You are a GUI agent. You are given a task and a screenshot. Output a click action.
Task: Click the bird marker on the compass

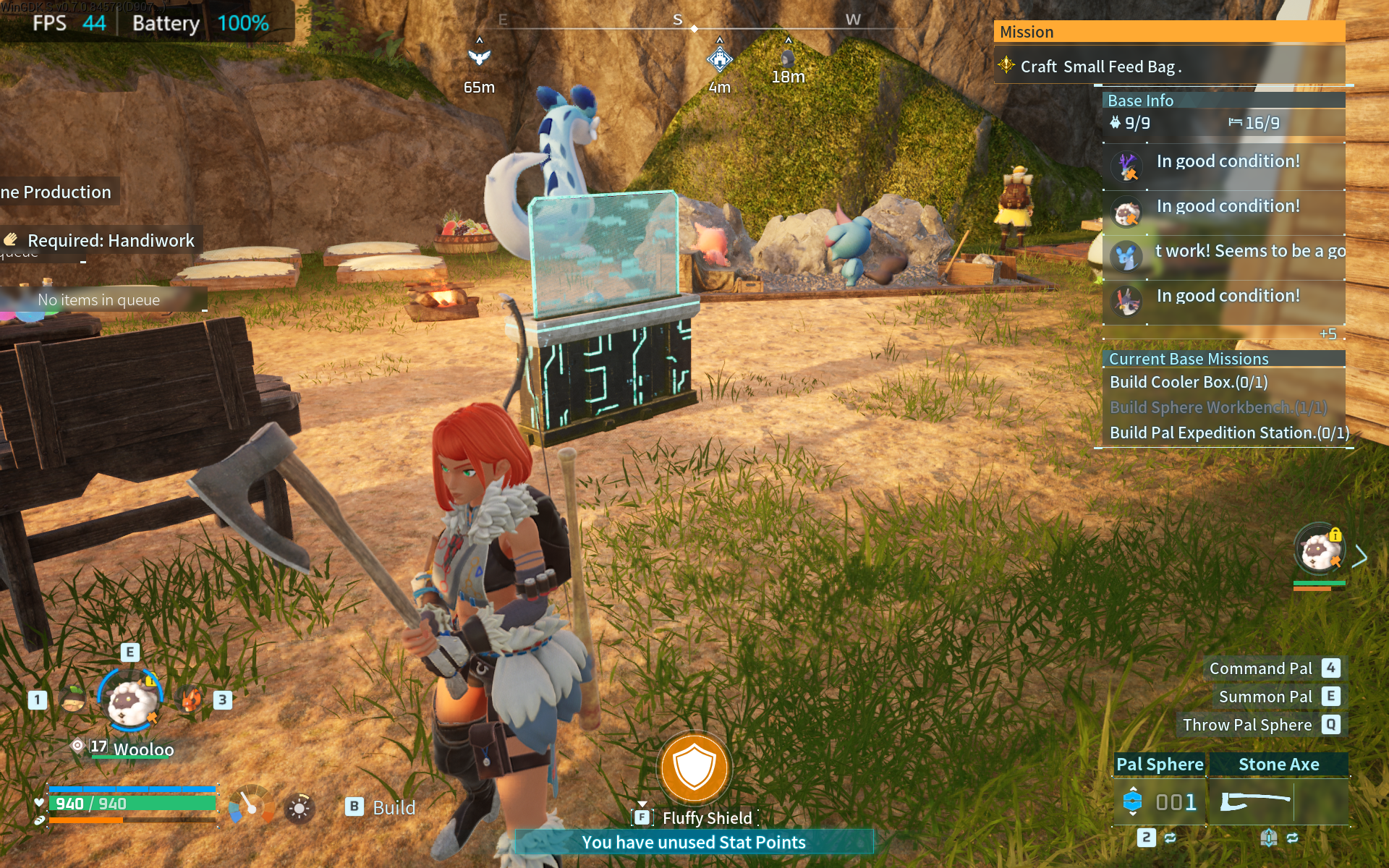[x=479, y=56]
